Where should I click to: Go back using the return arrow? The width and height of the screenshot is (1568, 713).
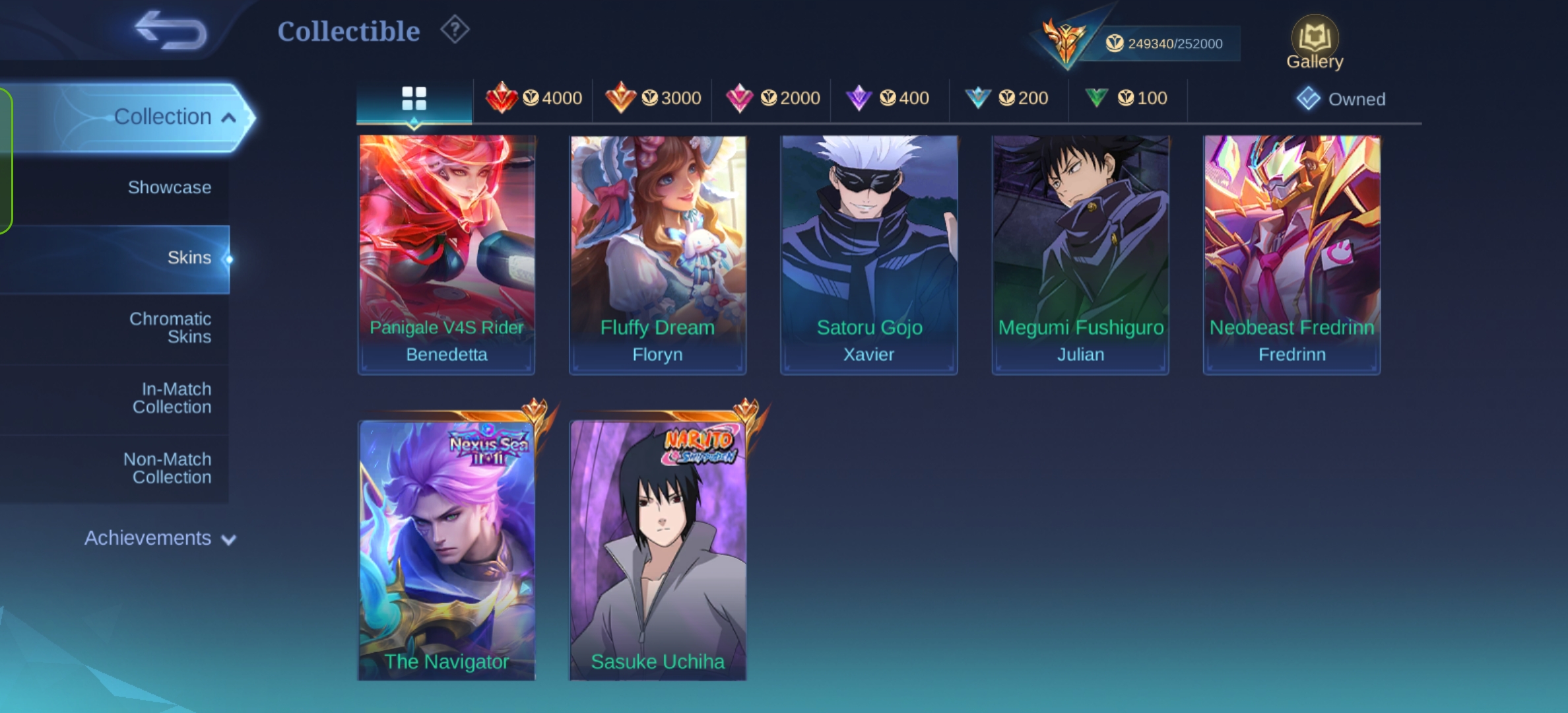(170, 31)
